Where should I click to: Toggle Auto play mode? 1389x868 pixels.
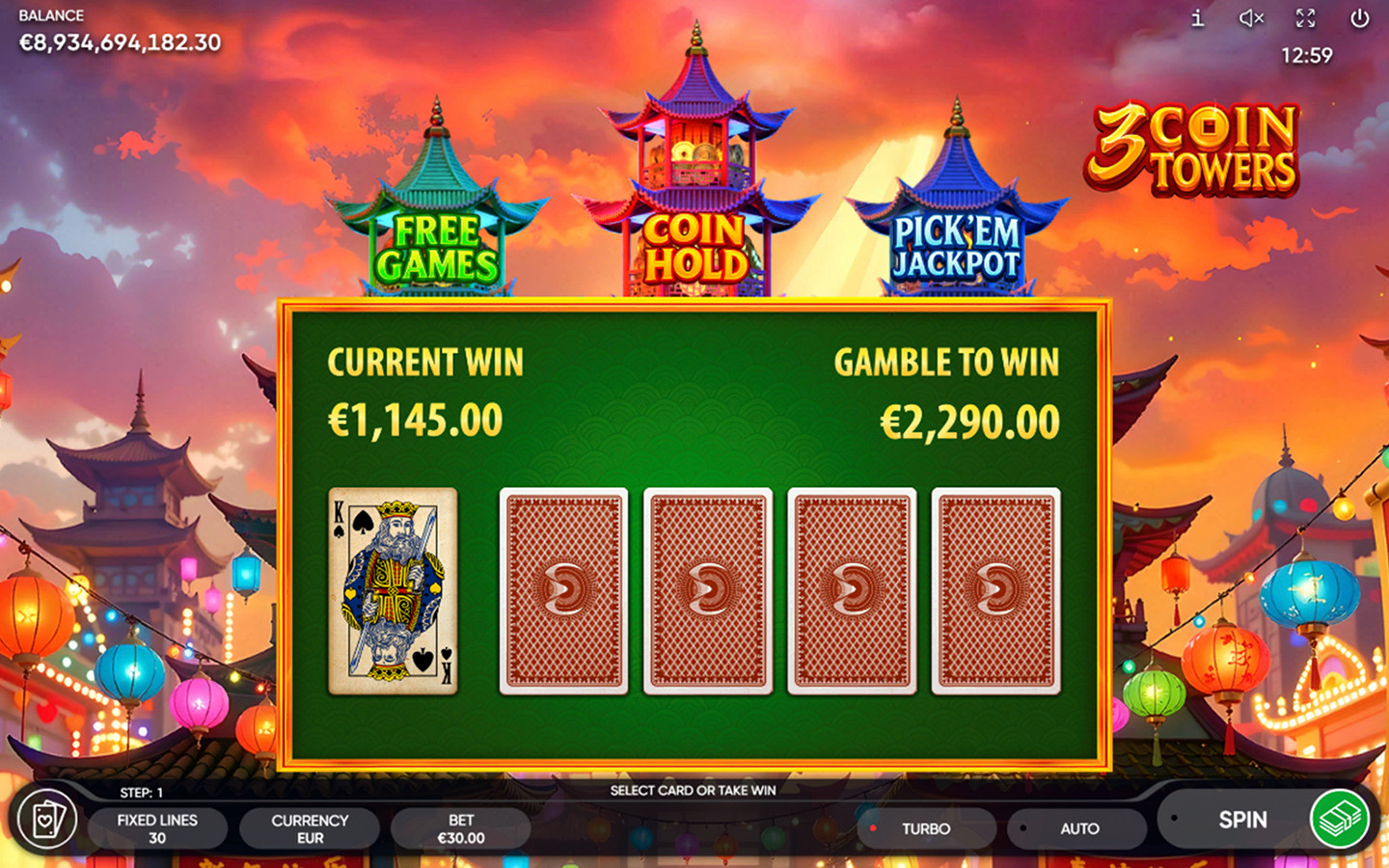[x=1076, y=828]
